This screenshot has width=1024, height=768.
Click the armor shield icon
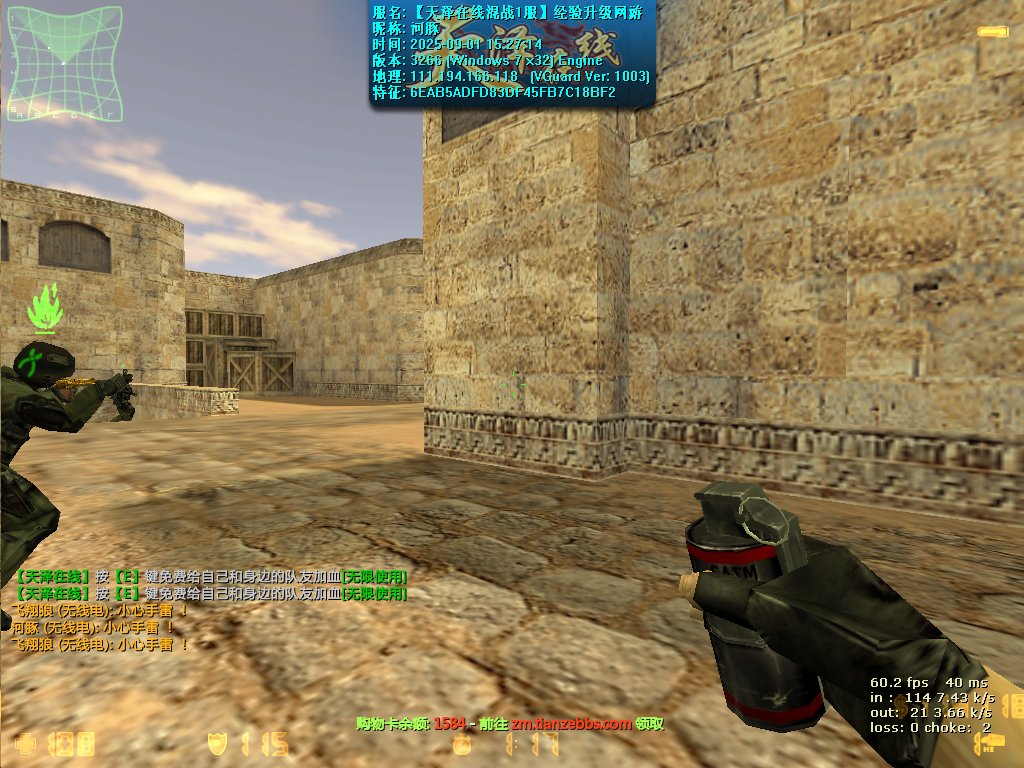click(216, 744)
